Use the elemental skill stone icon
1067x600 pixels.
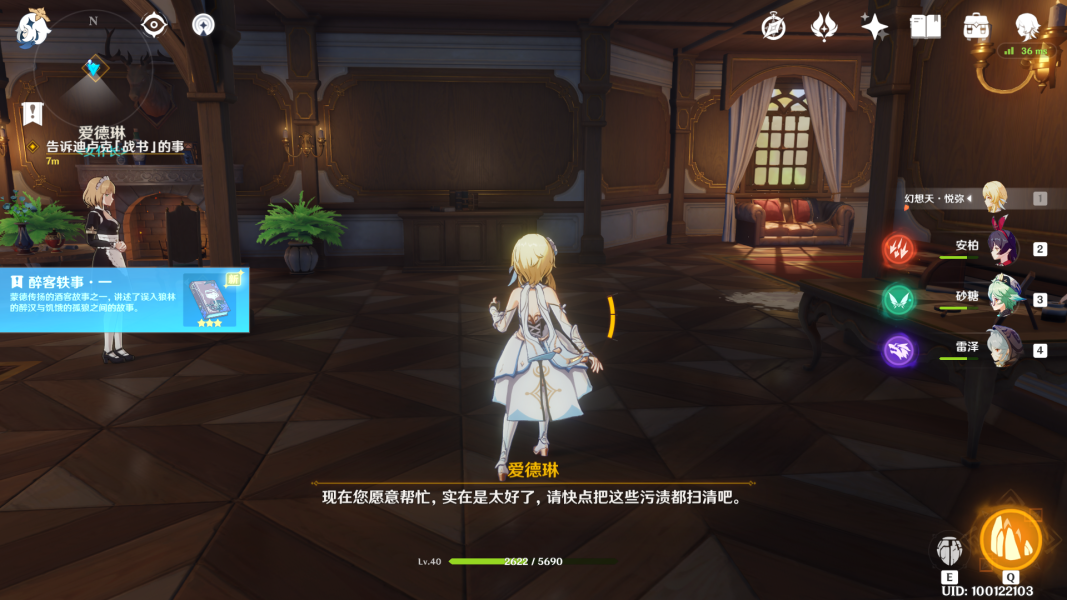[x=949, y=549]
